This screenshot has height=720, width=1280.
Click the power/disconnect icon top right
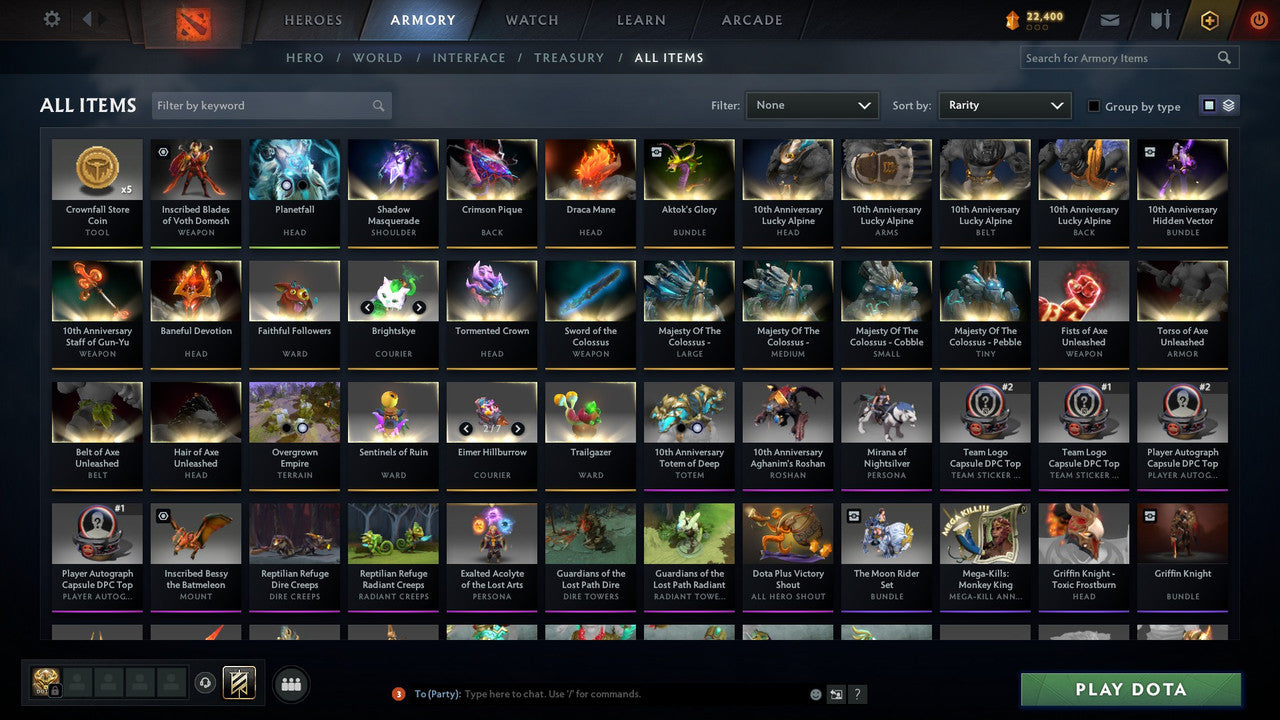1258,18
